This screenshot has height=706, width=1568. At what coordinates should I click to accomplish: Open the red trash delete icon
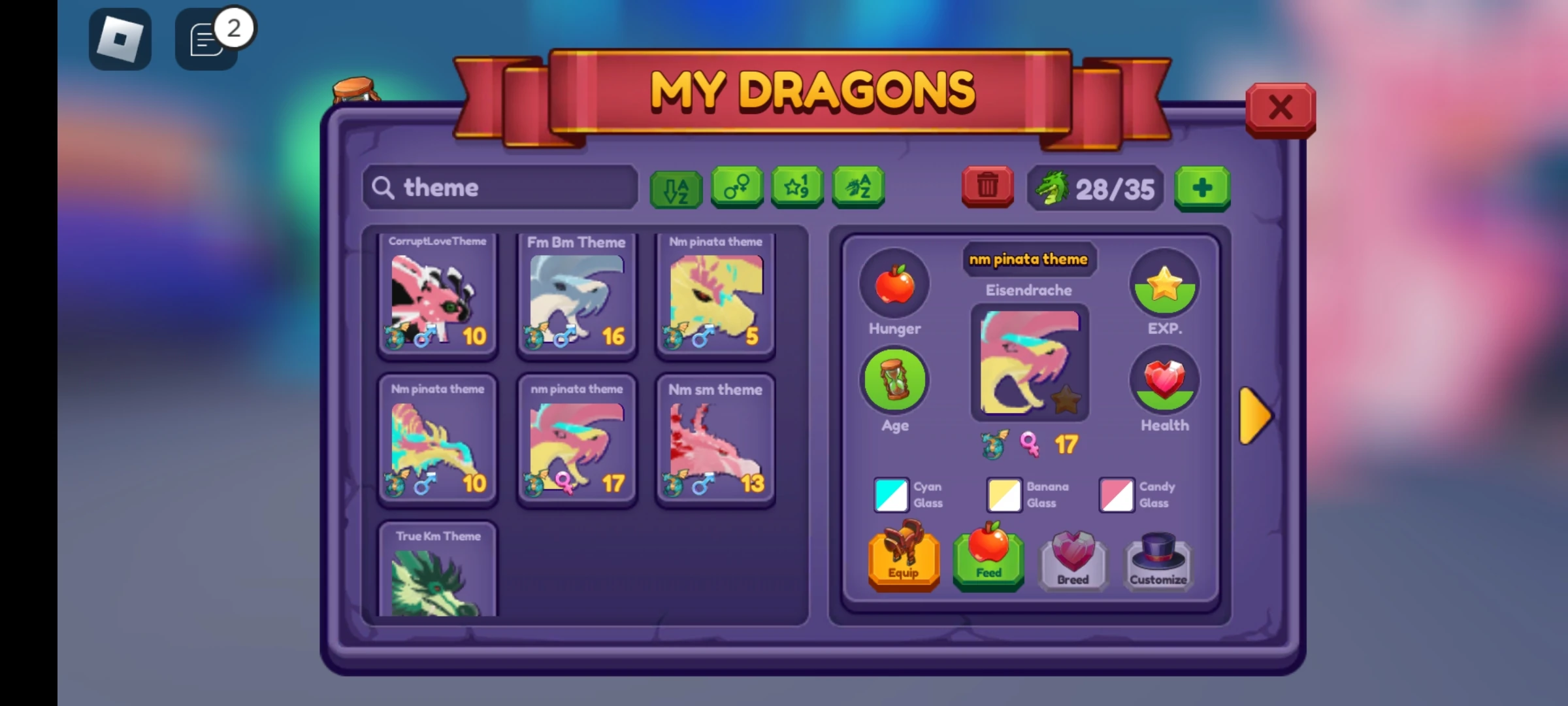tap(987, 186)
